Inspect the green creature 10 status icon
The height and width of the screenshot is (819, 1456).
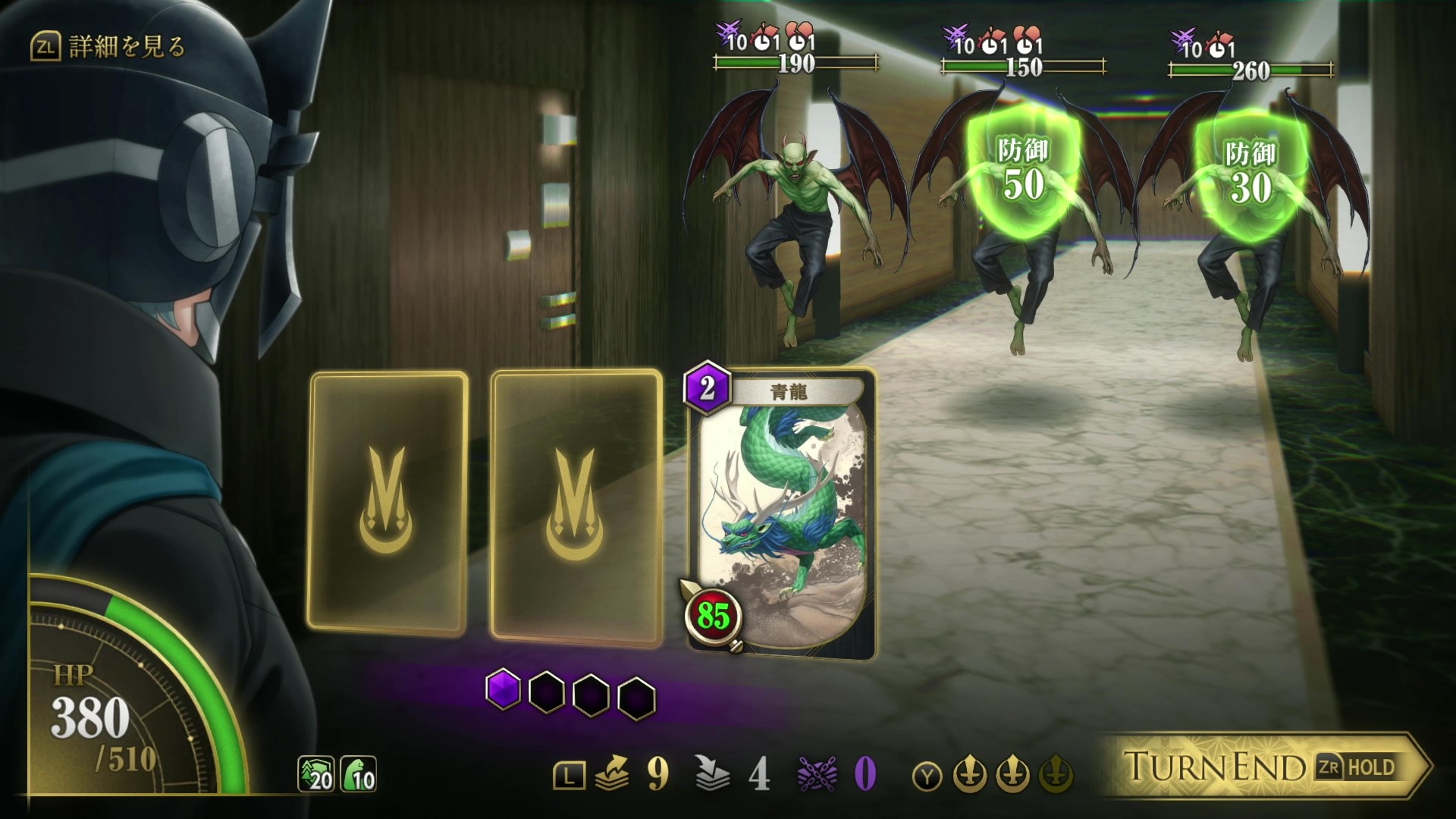click(x=358, y=774)
